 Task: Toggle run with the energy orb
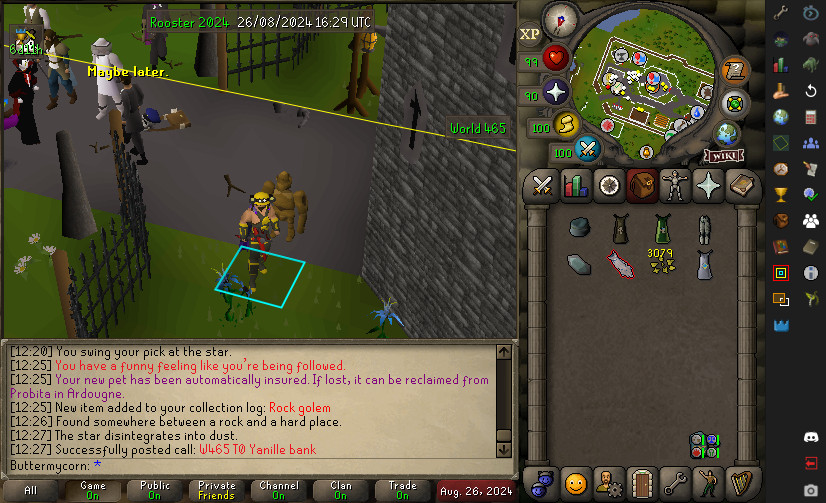[x=566, y=125]
